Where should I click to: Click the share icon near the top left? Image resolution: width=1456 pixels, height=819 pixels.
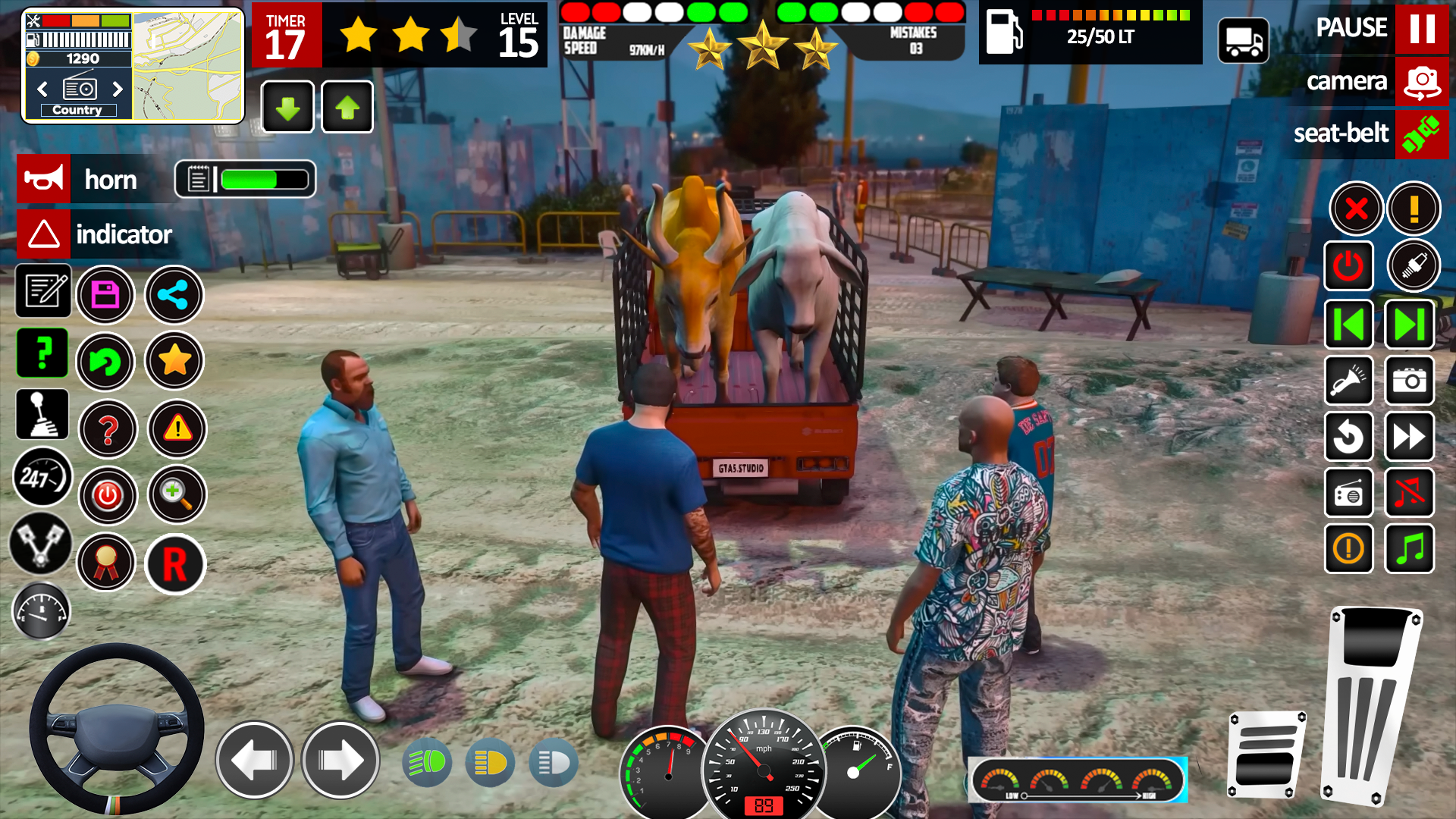coord(174,295)
